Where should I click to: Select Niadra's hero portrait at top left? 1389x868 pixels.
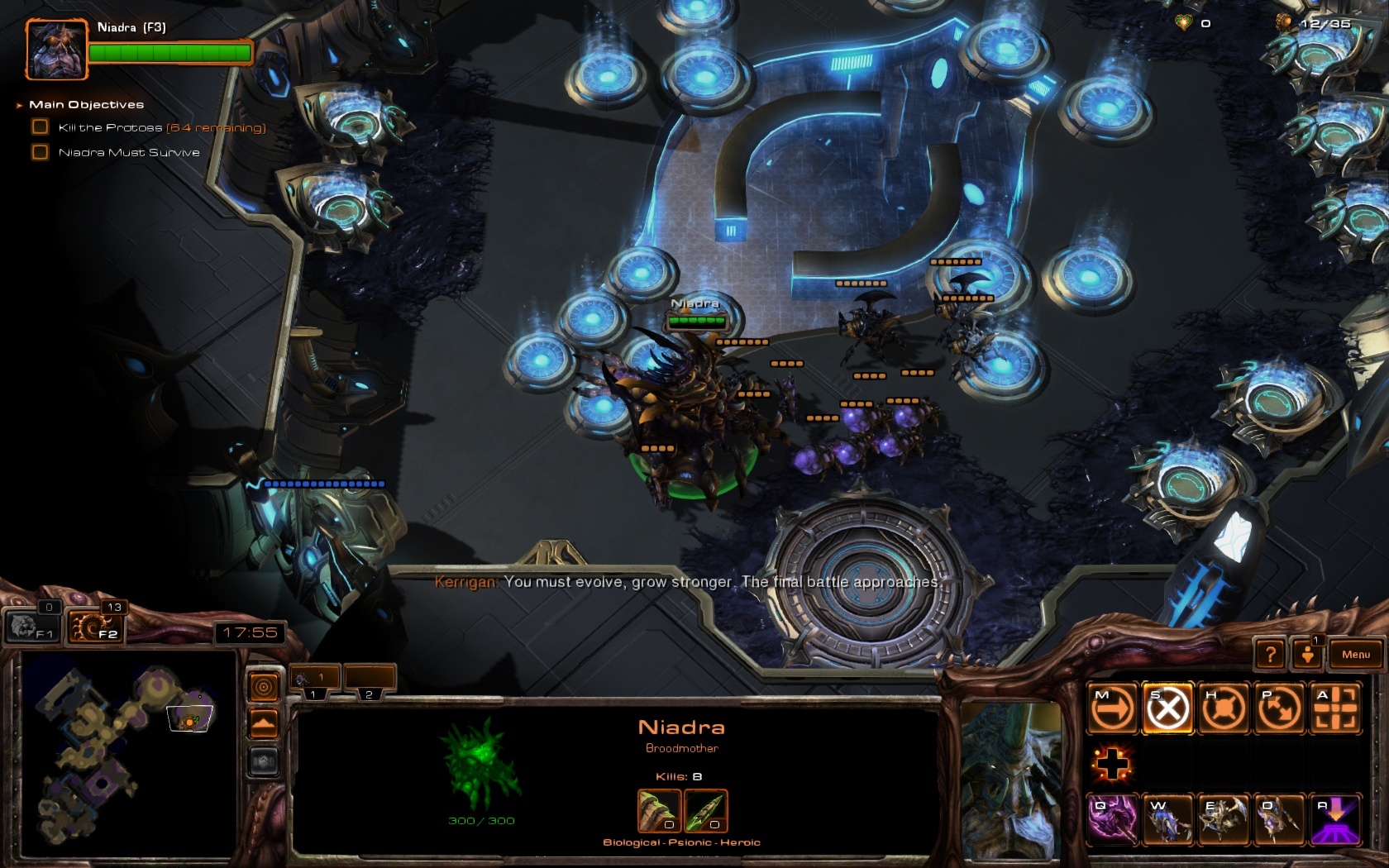point(56,50)
